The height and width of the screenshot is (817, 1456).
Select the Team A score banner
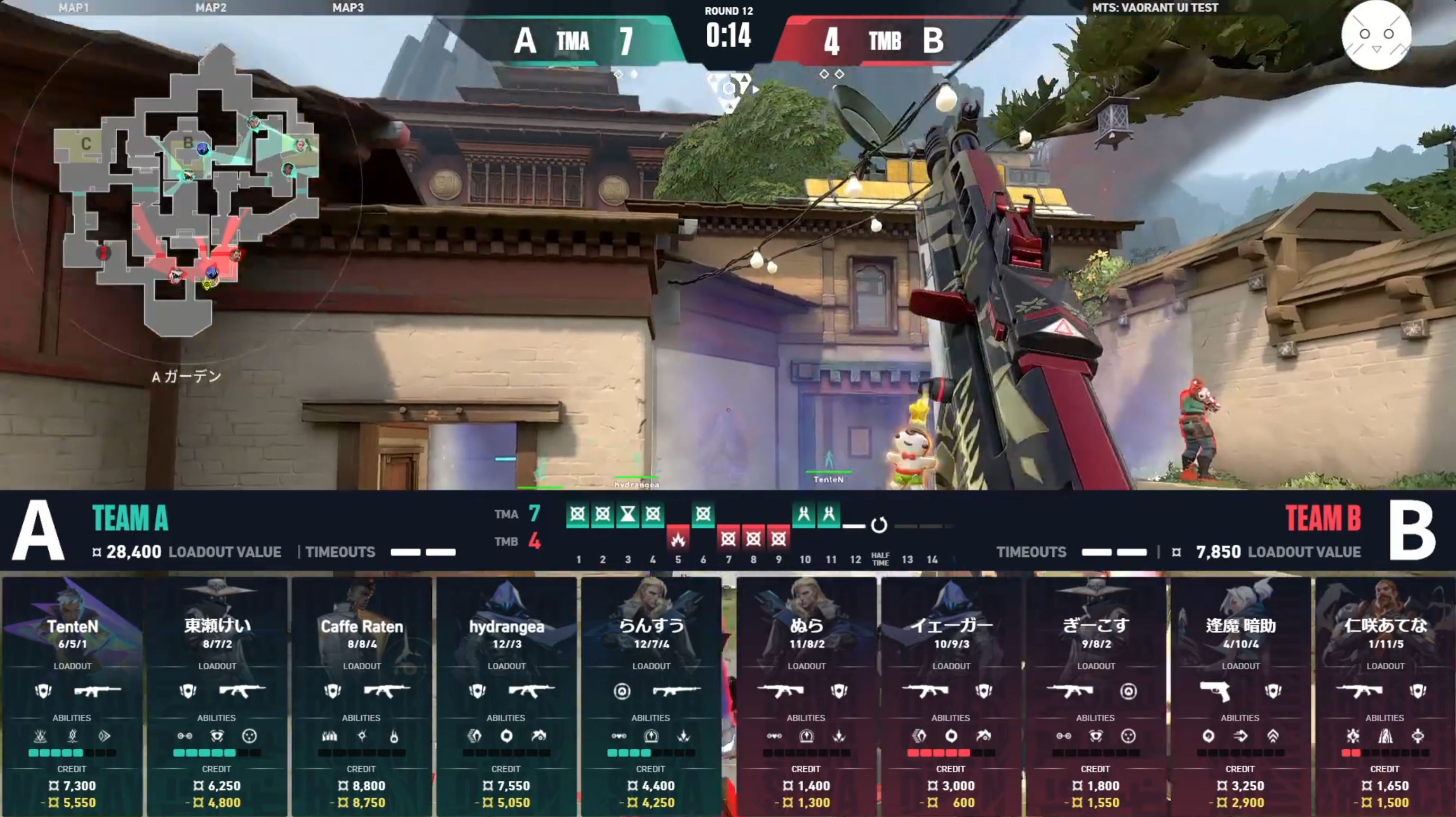(x=571, y=41)
